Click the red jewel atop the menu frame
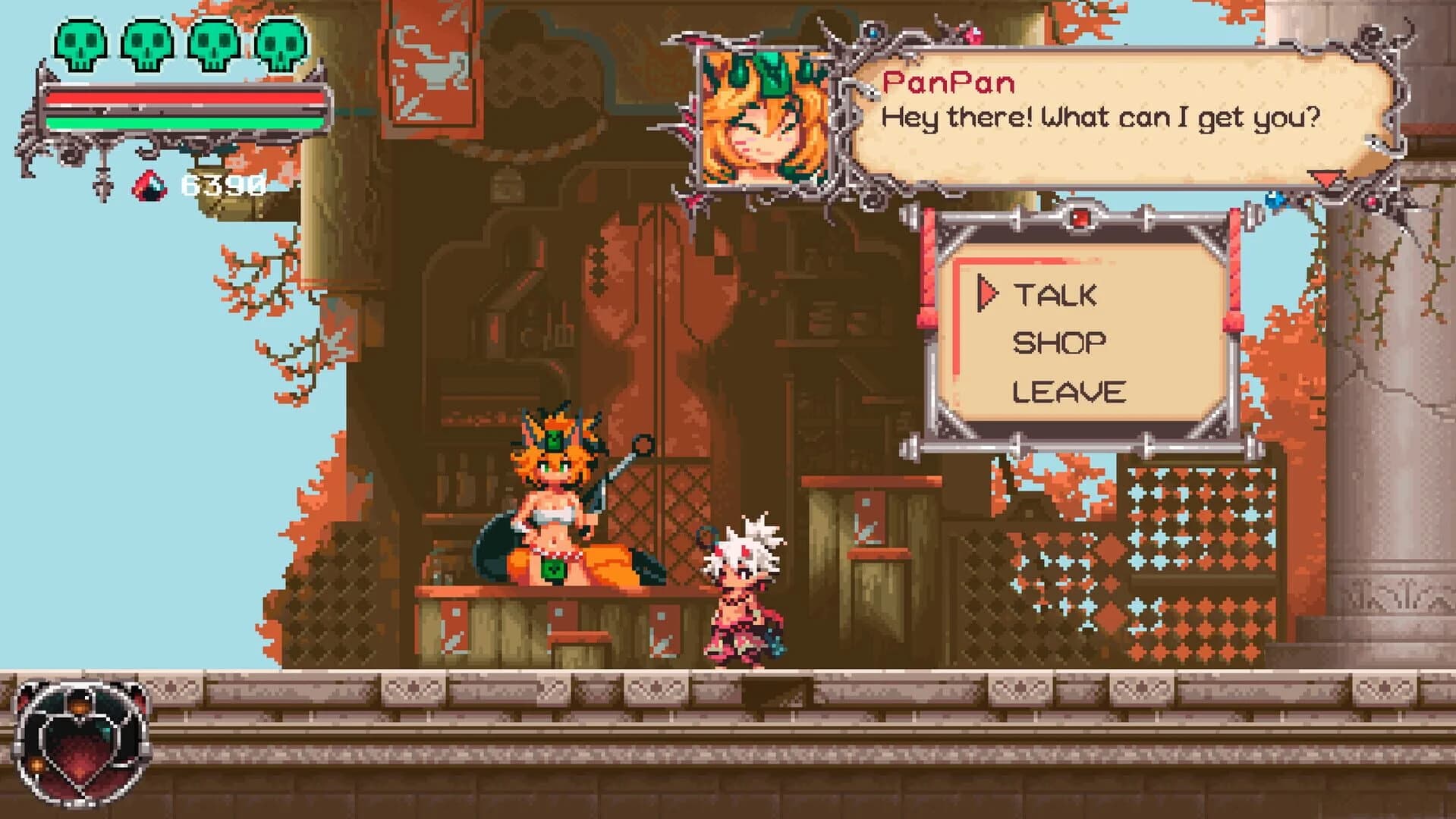This screenshot has height=819, width=1456. coord(1082,218)
